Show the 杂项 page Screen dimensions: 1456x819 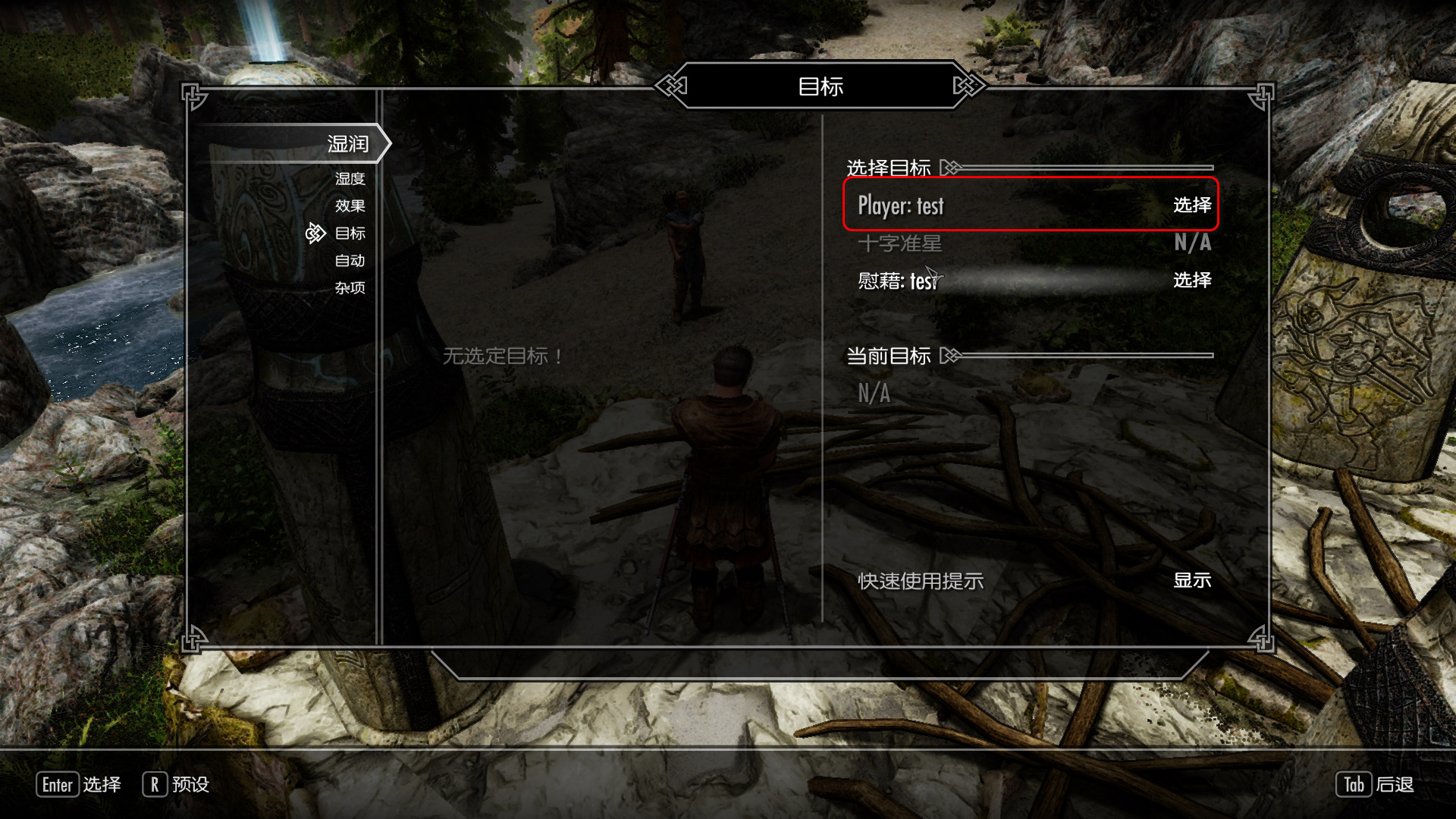(x=350, y=288)
